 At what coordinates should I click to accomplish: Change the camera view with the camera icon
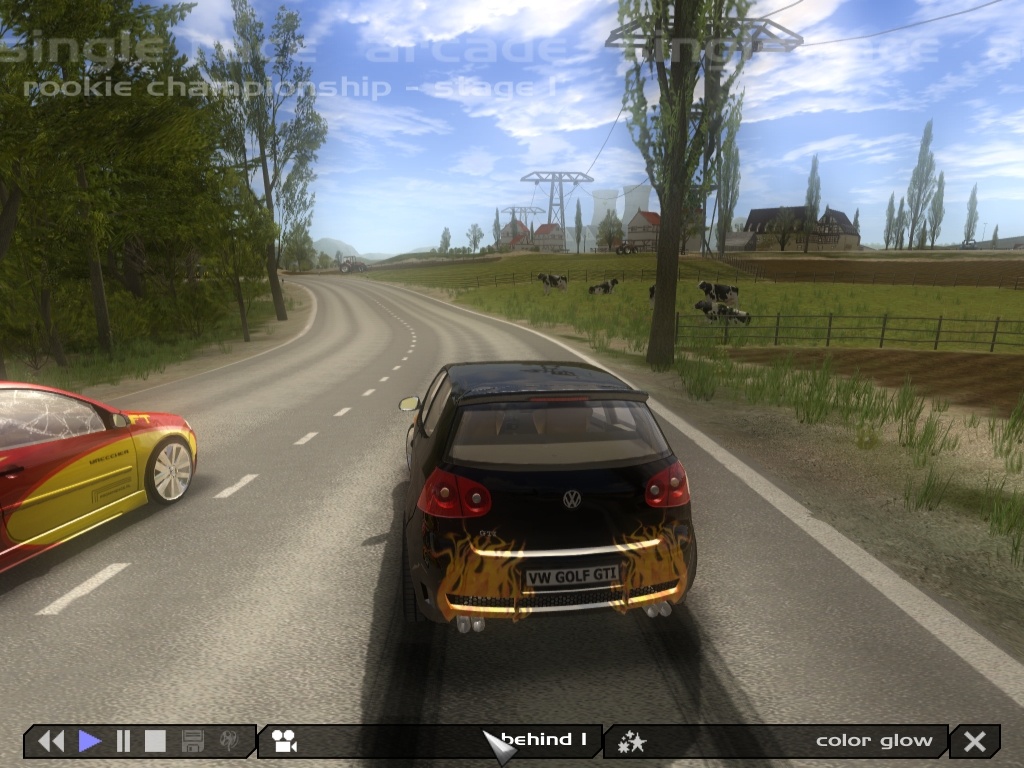285,741
